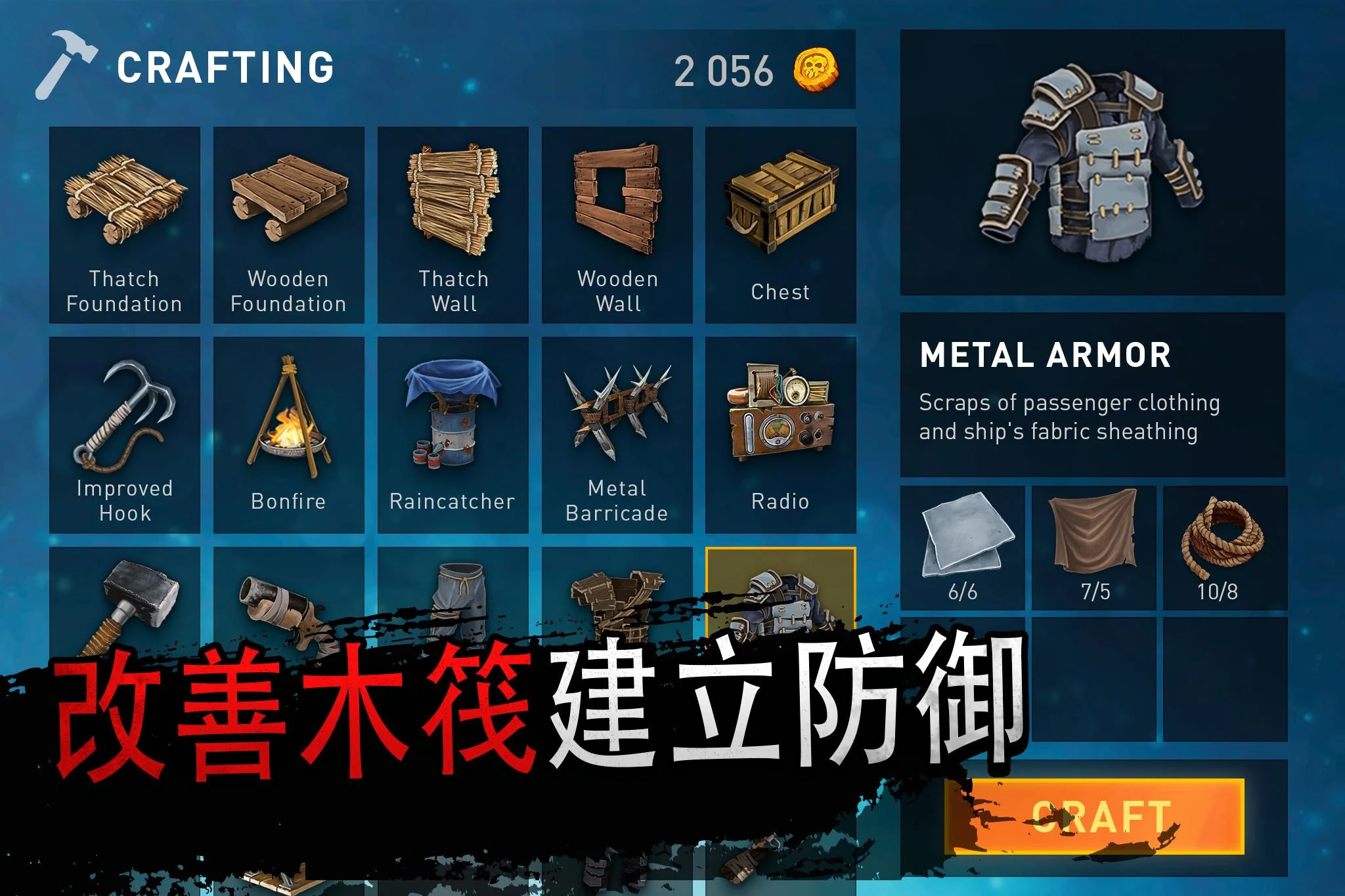This screenshot has height=896, width=1345.
Task: Open the Radio crafting recipe
Action: pos(782,433)
